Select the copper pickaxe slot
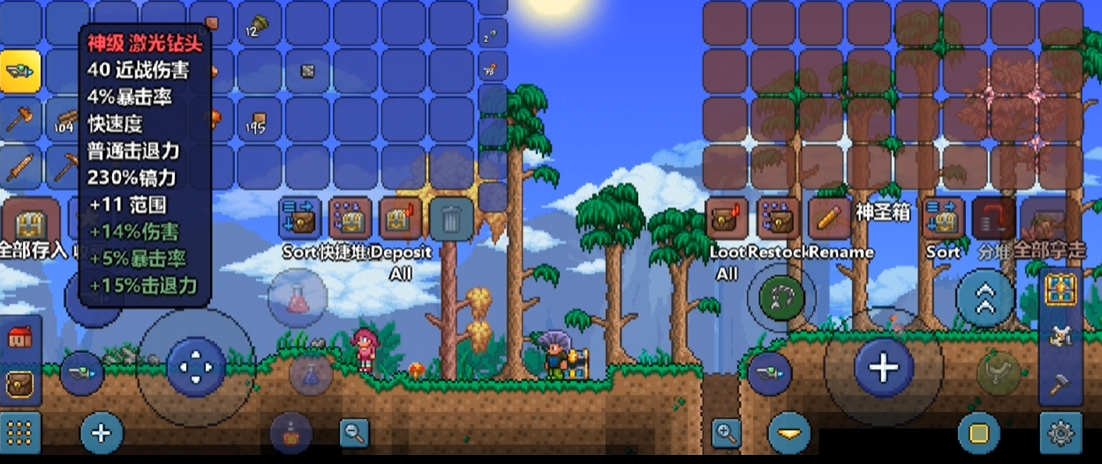The height and width of the screenshot is (464, 1102). (x=66, y=167)
